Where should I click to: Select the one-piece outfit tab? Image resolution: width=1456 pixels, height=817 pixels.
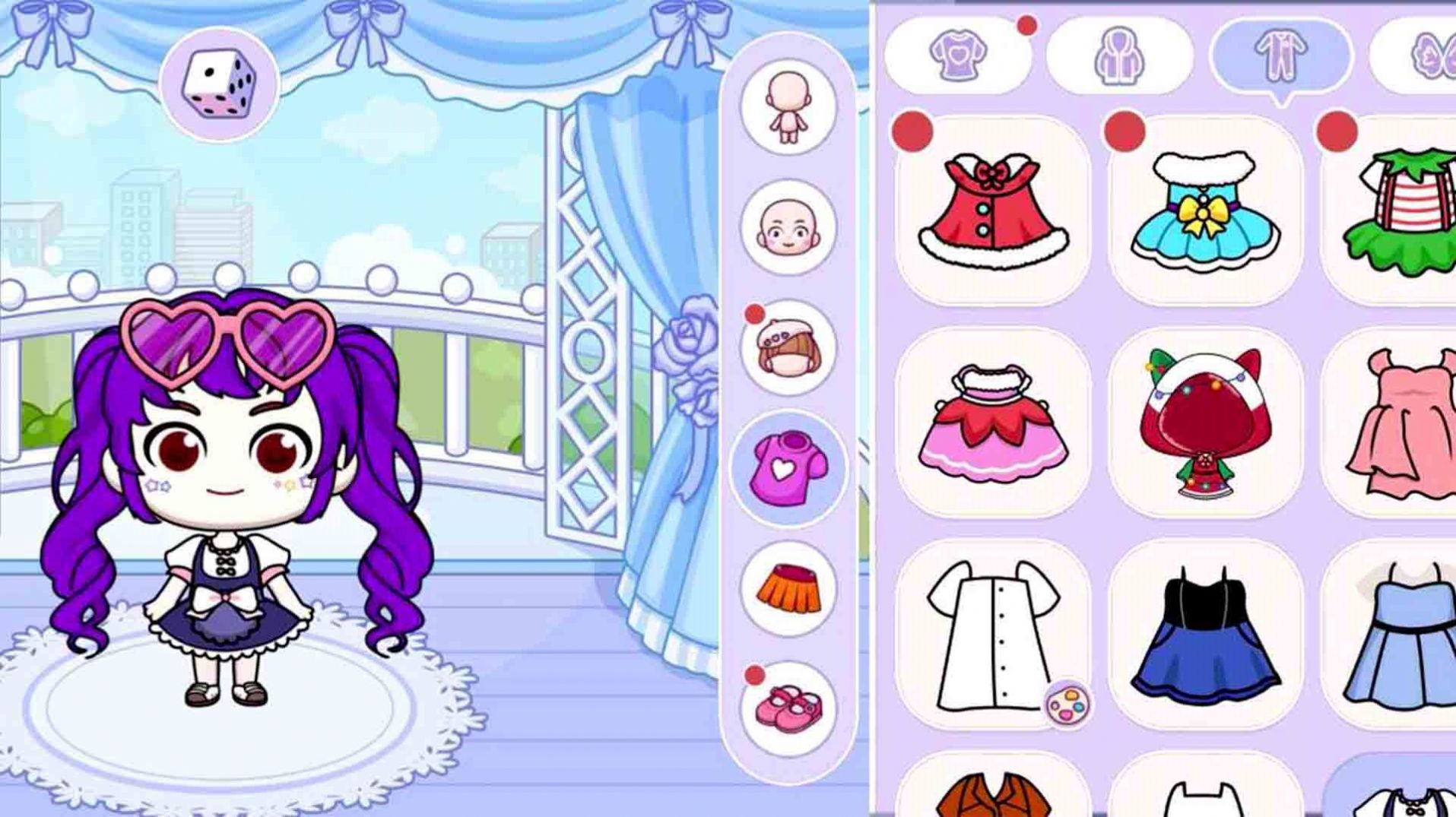pos(1280,55)
